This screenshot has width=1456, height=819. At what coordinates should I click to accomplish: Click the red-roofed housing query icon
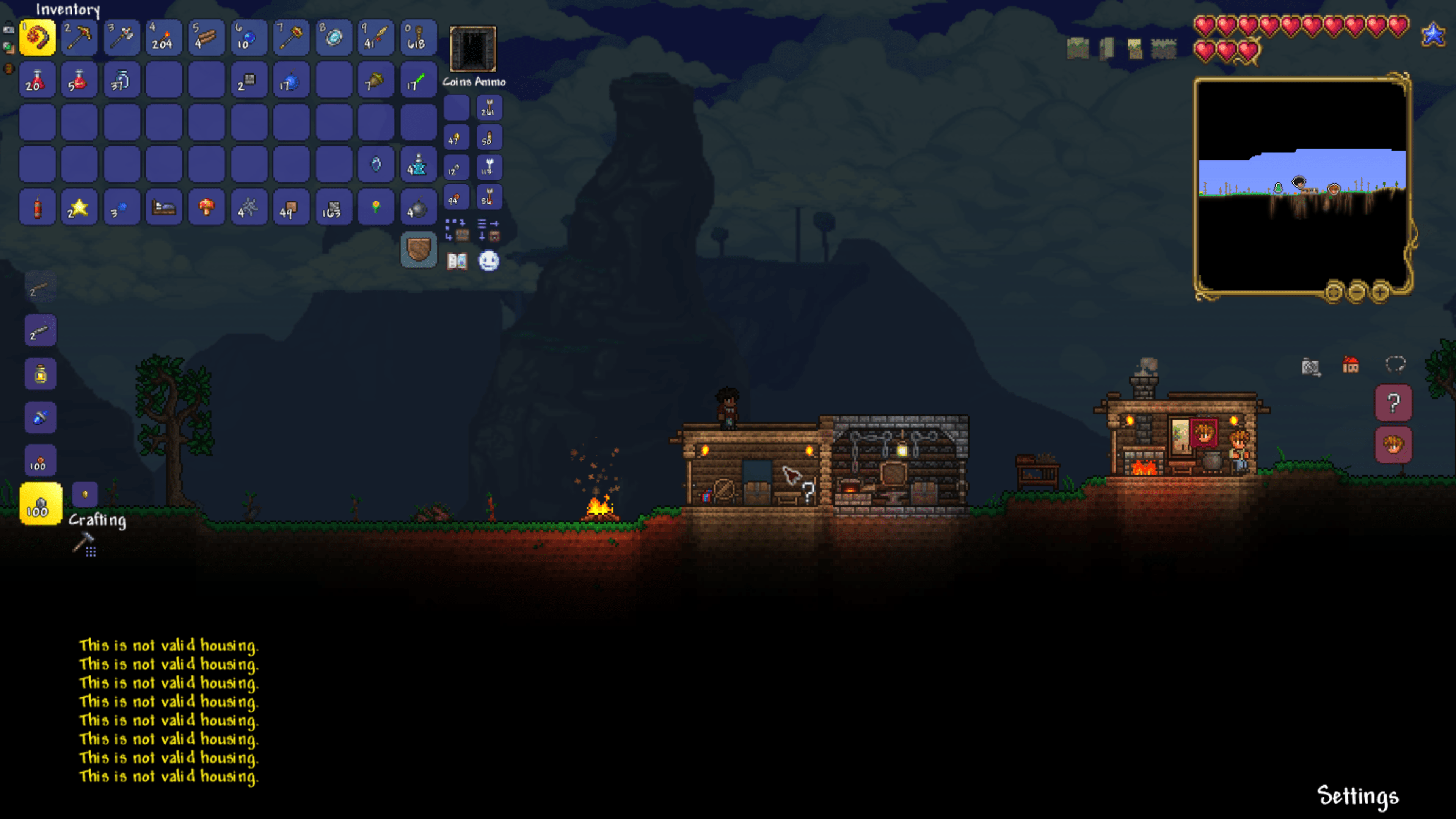1350,364
